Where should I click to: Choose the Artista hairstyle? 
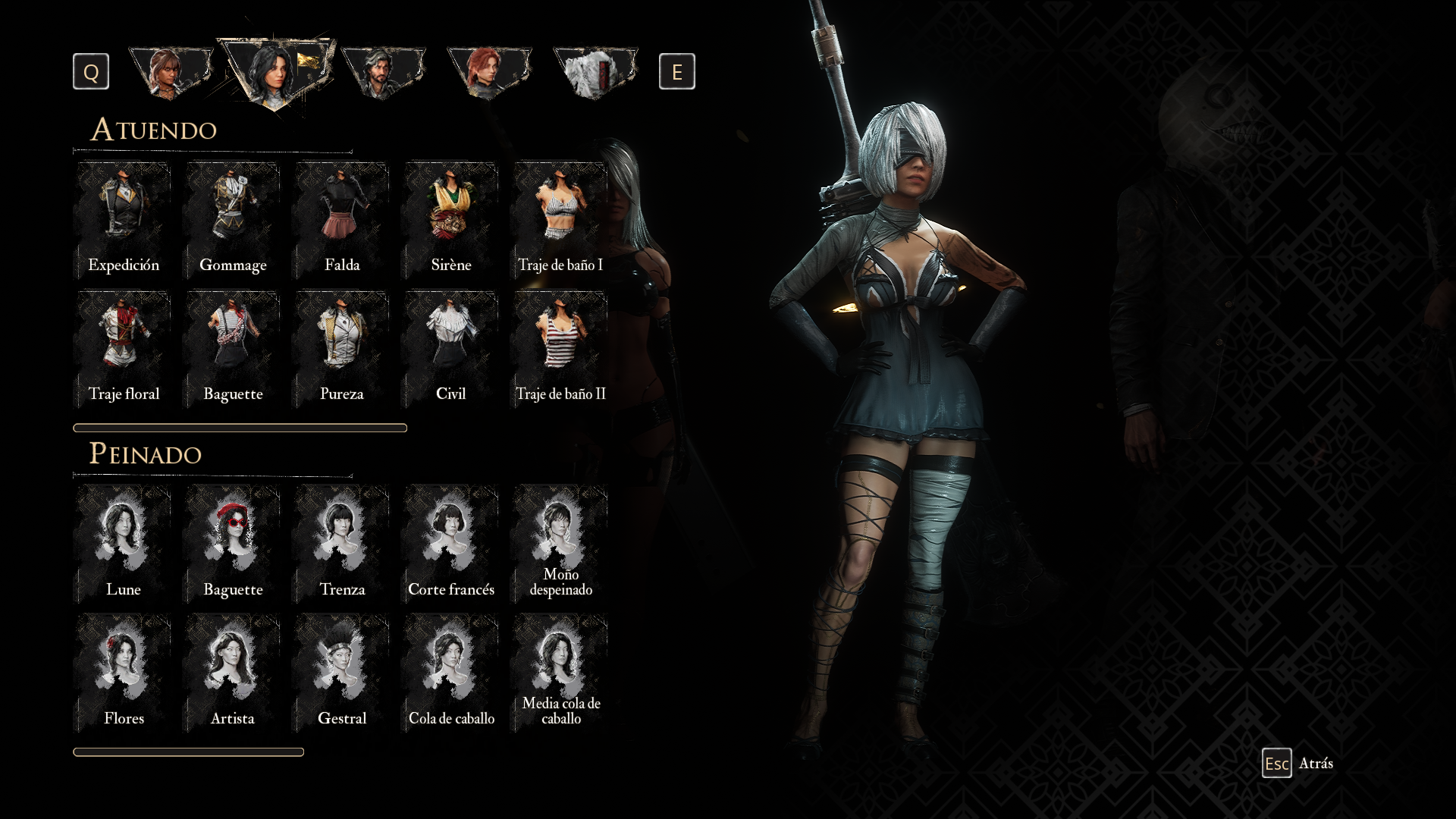pyautogui.click(x=233, y=673)
